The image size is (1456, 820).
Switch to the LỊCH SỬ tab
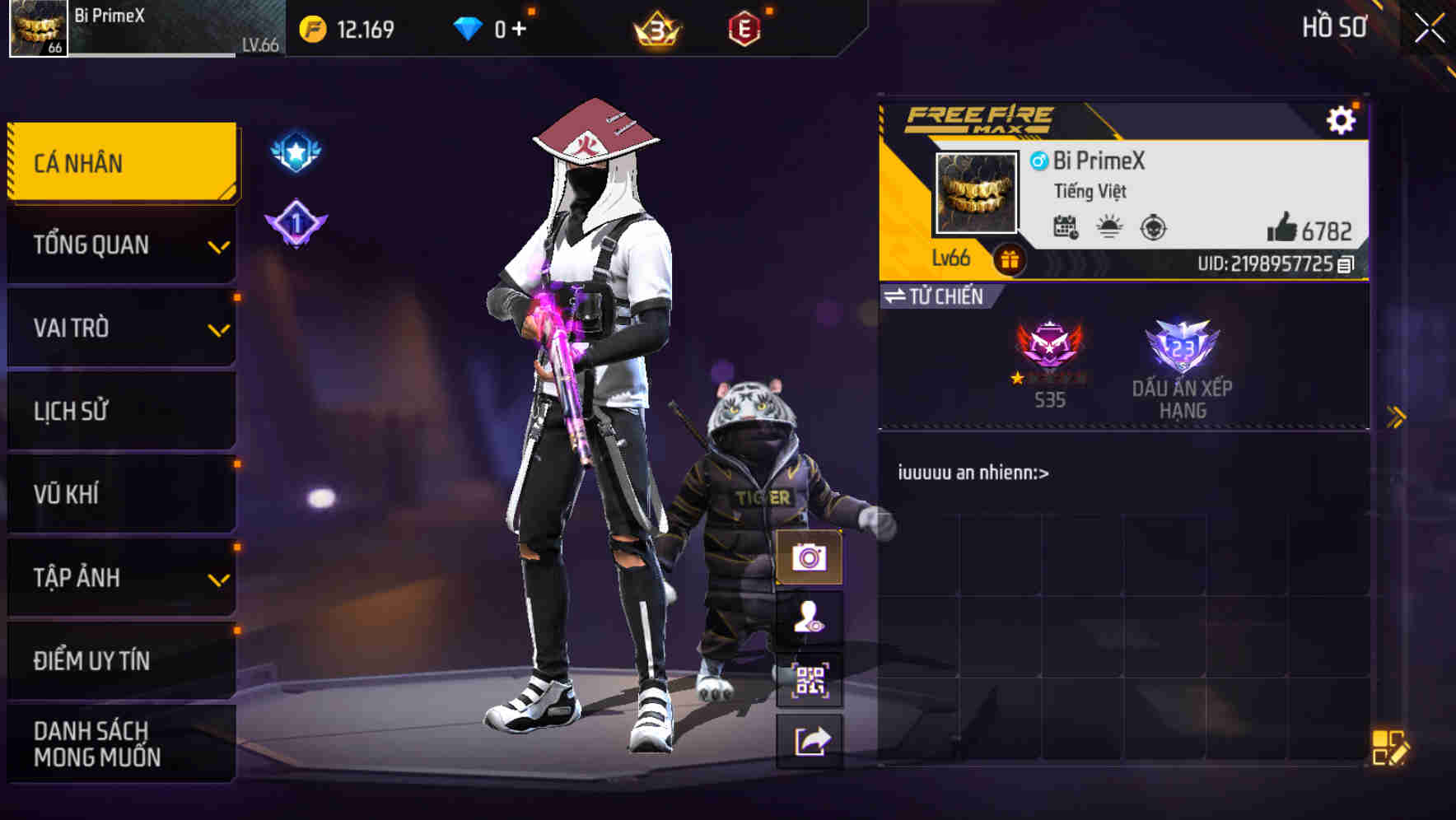pyautogui.click(x=119, y=411)
